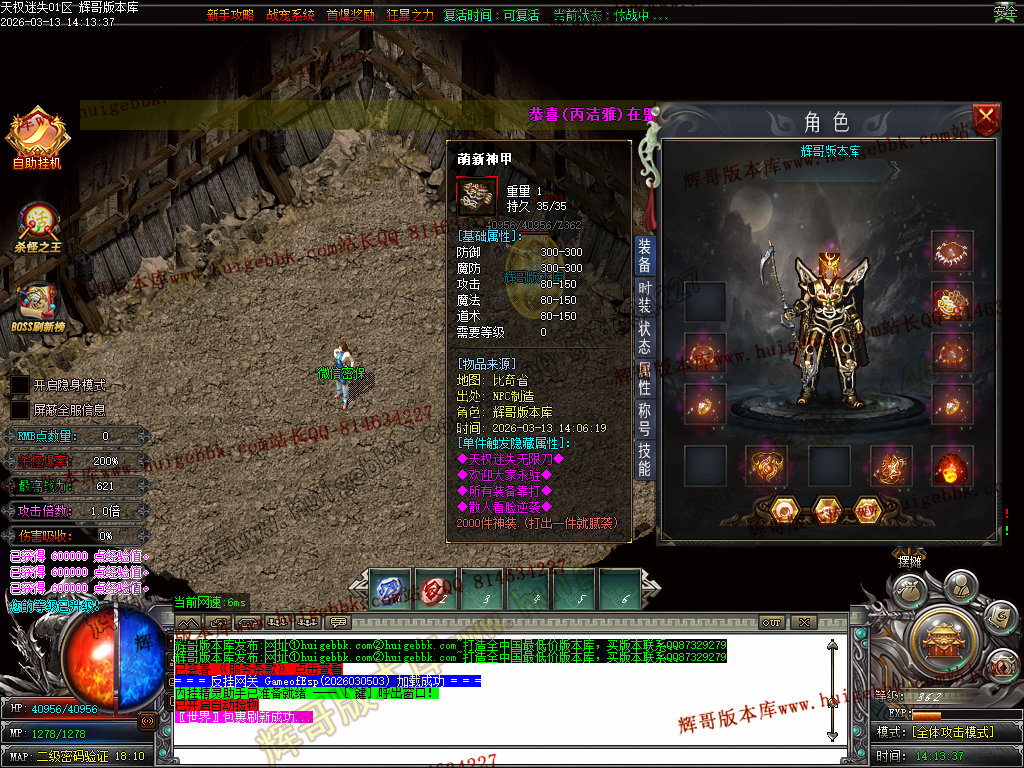Screen dimensions: 1024x768
Task: Open the 新手攻略 beginner guide
Action: tap(230, 15)
